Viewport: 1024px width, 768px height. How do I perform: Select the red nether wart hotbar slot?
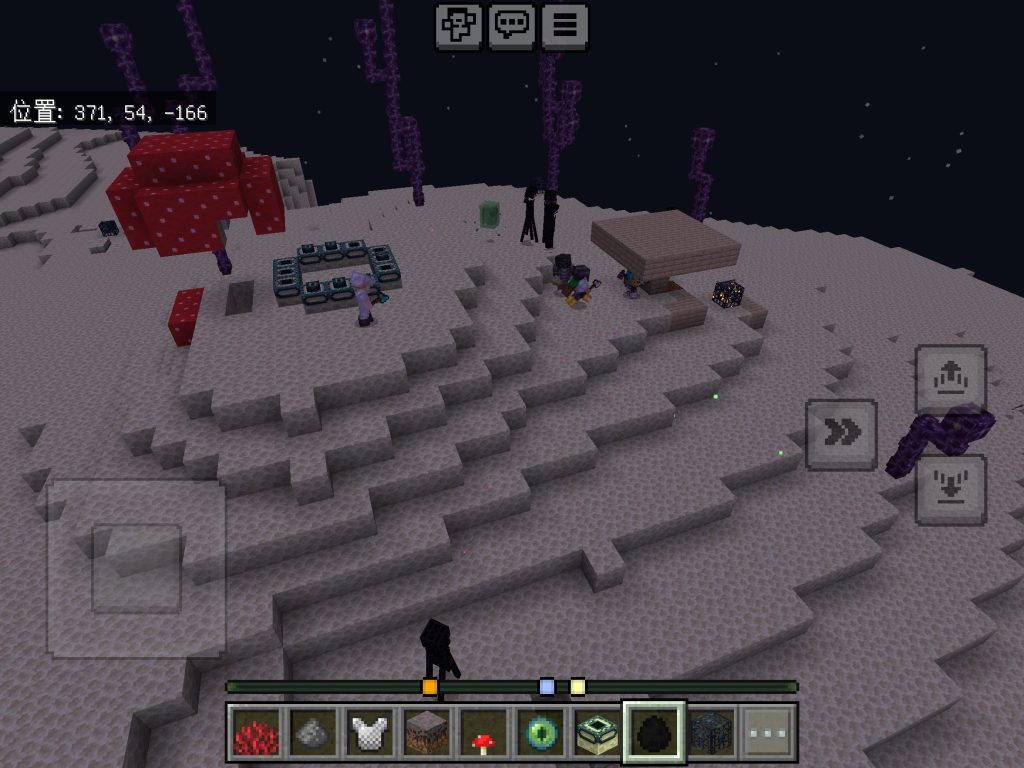click(x=257, y=732)
